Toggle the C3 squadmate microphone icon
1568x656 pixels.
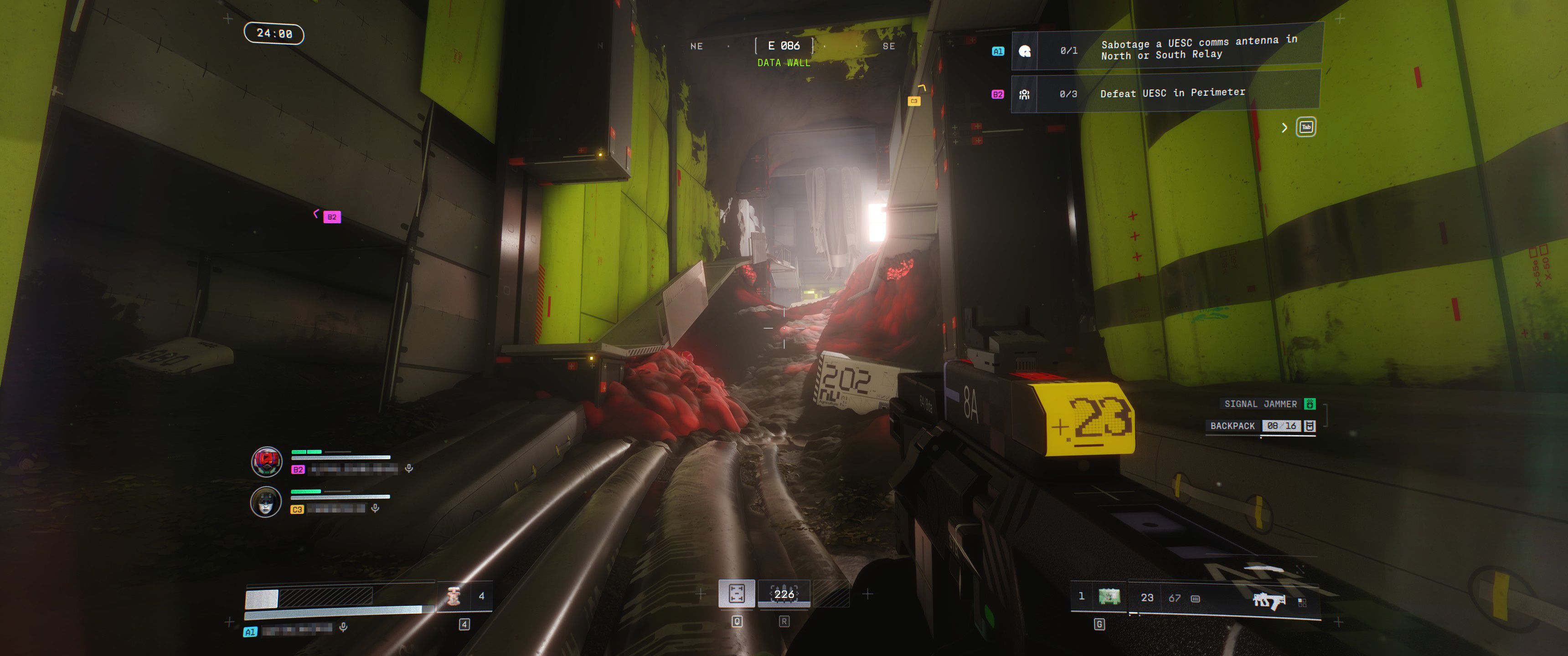(x=376, y=508)
